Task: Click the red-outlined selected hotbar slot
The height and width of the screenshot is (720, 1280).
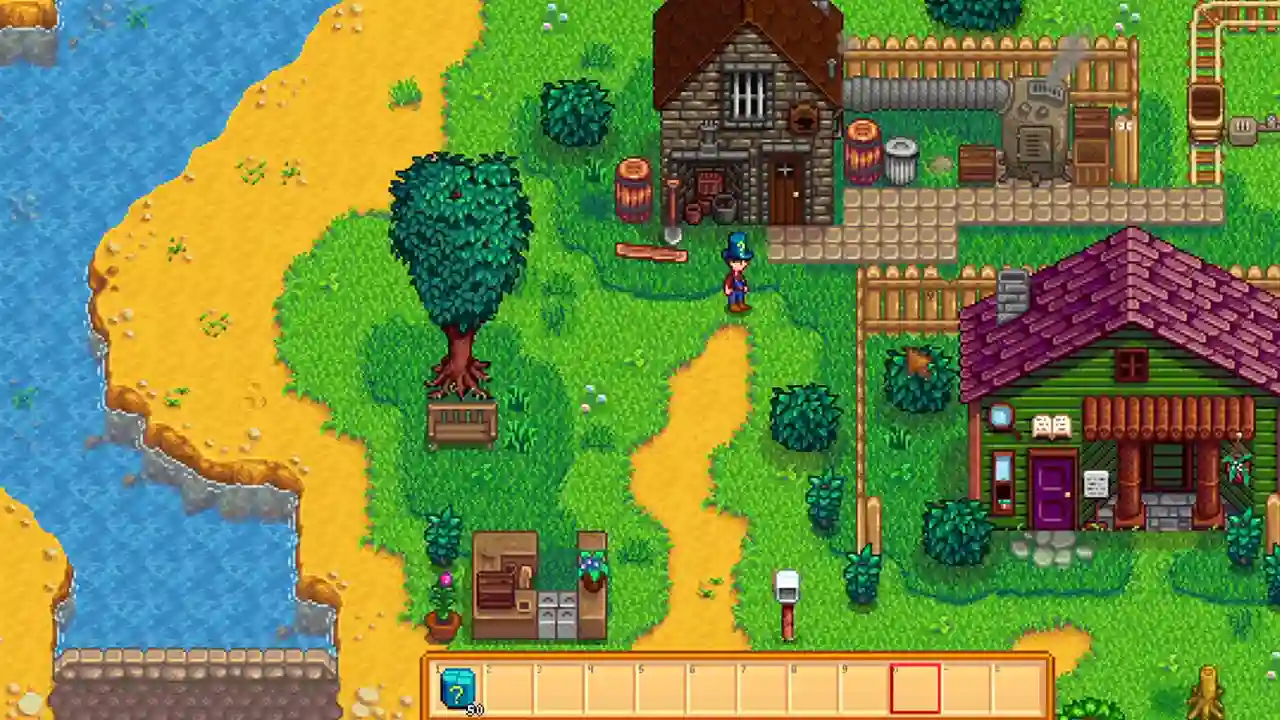Action: coord(915,688)
